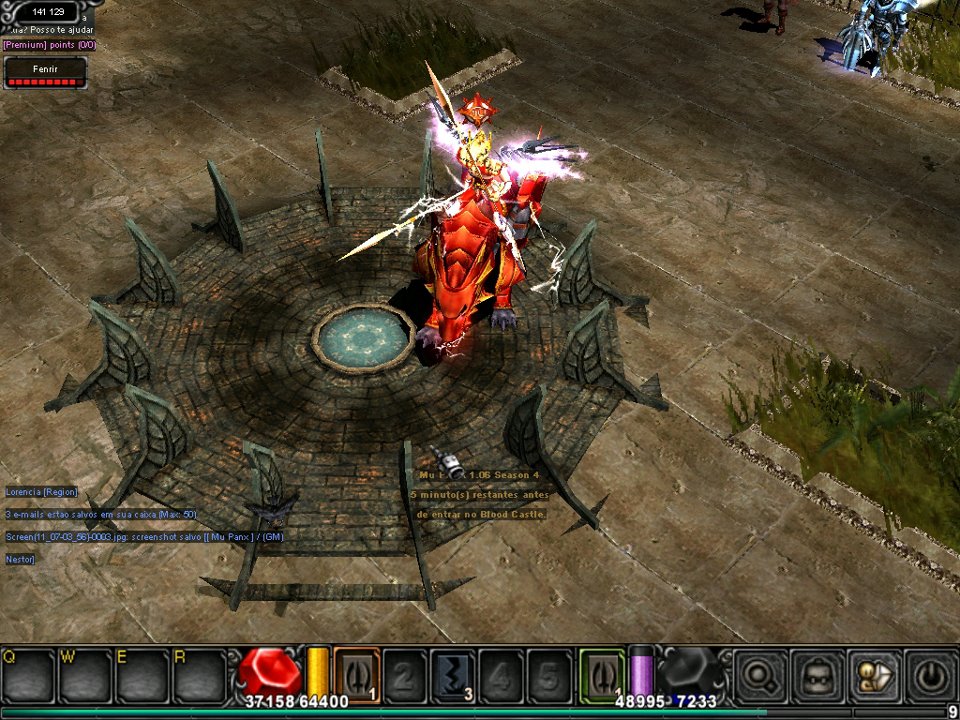
Task: Open the friends and chat character button
Action: (873, 676)
